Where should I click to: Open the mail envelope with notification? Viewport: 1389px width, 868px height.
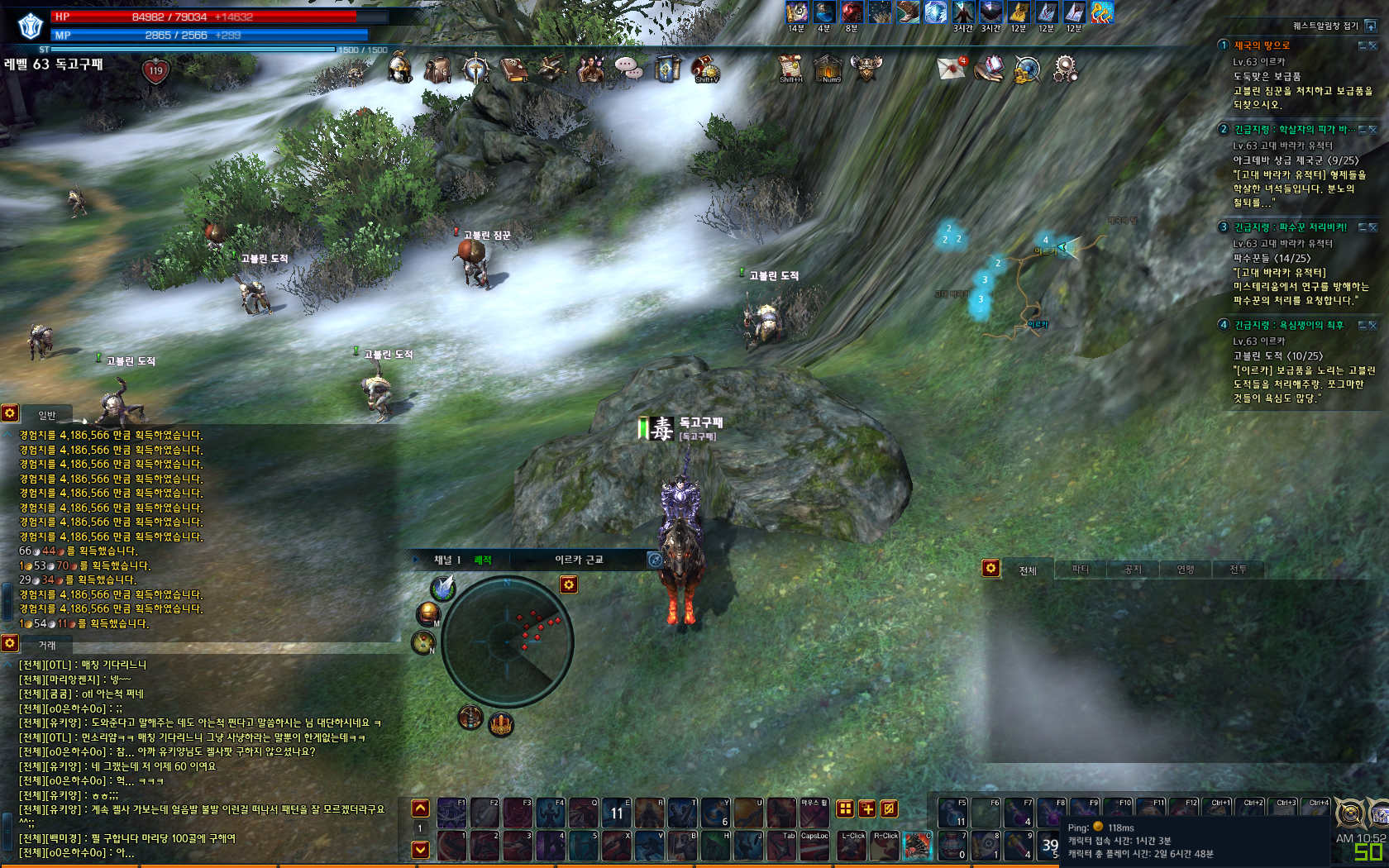pyautogui.click(x=952, y=68)
